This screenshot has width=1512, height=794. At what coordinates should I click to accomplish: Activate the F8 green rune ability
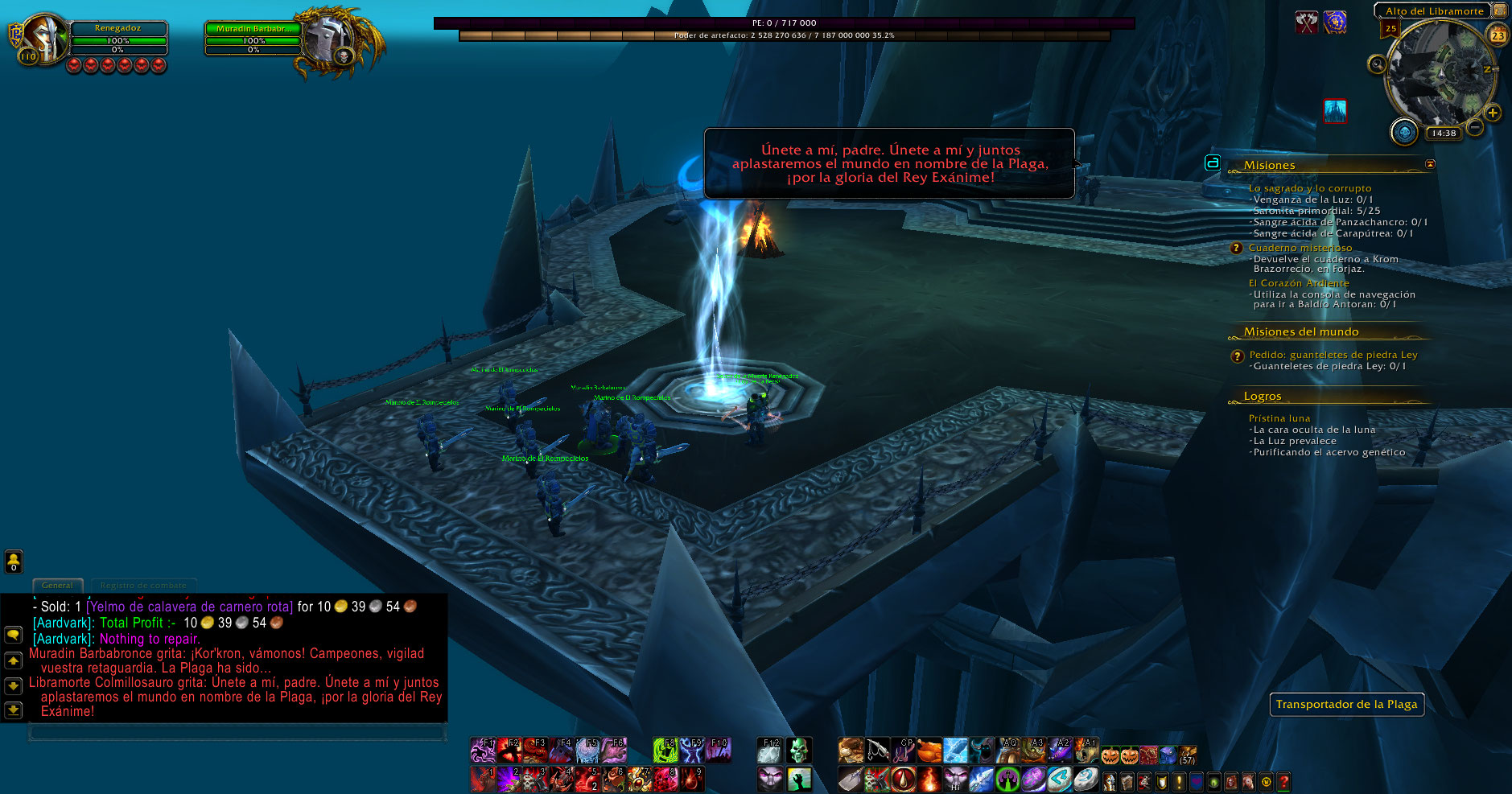(665, 751)
